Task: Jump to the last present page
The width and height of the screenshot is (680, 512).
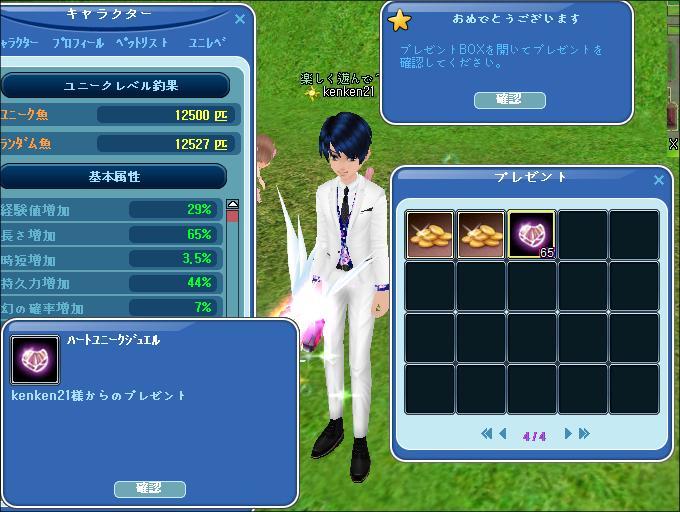Action: 584,434
